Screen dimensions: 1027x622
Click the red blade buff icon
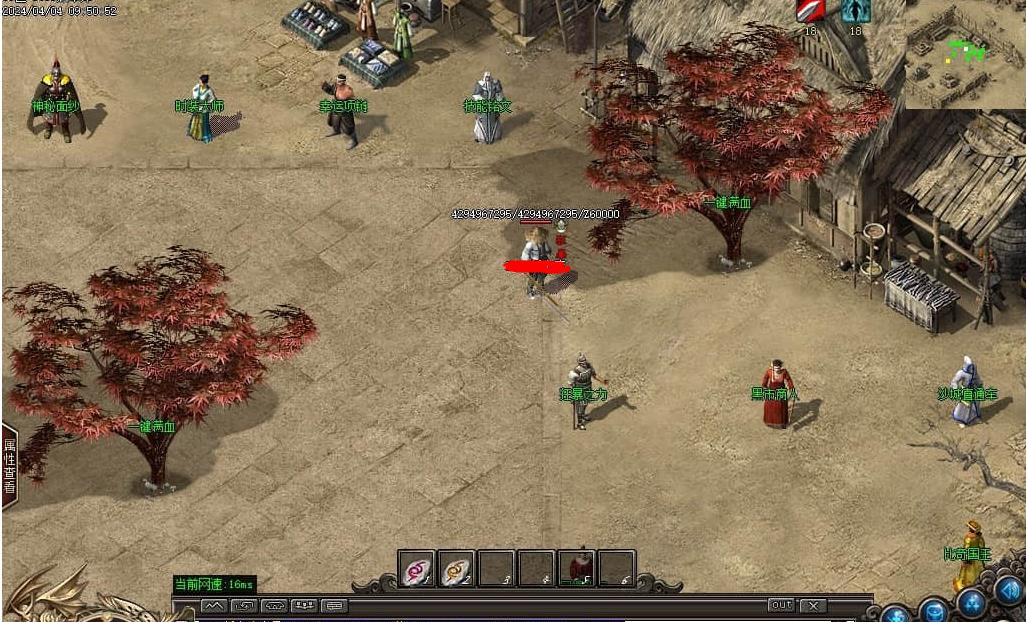pos(810,11)
